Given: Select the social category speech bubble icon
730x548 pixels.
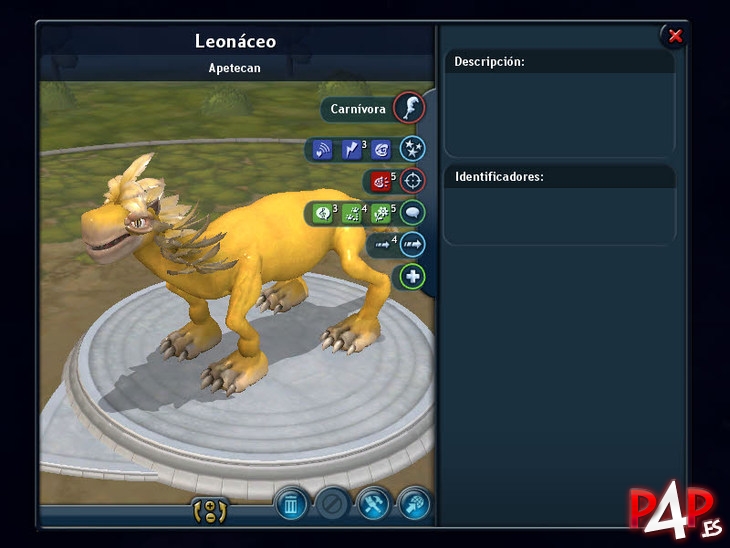Looking at the screenshot, I should pyautogui.click(x=412, y=213).
